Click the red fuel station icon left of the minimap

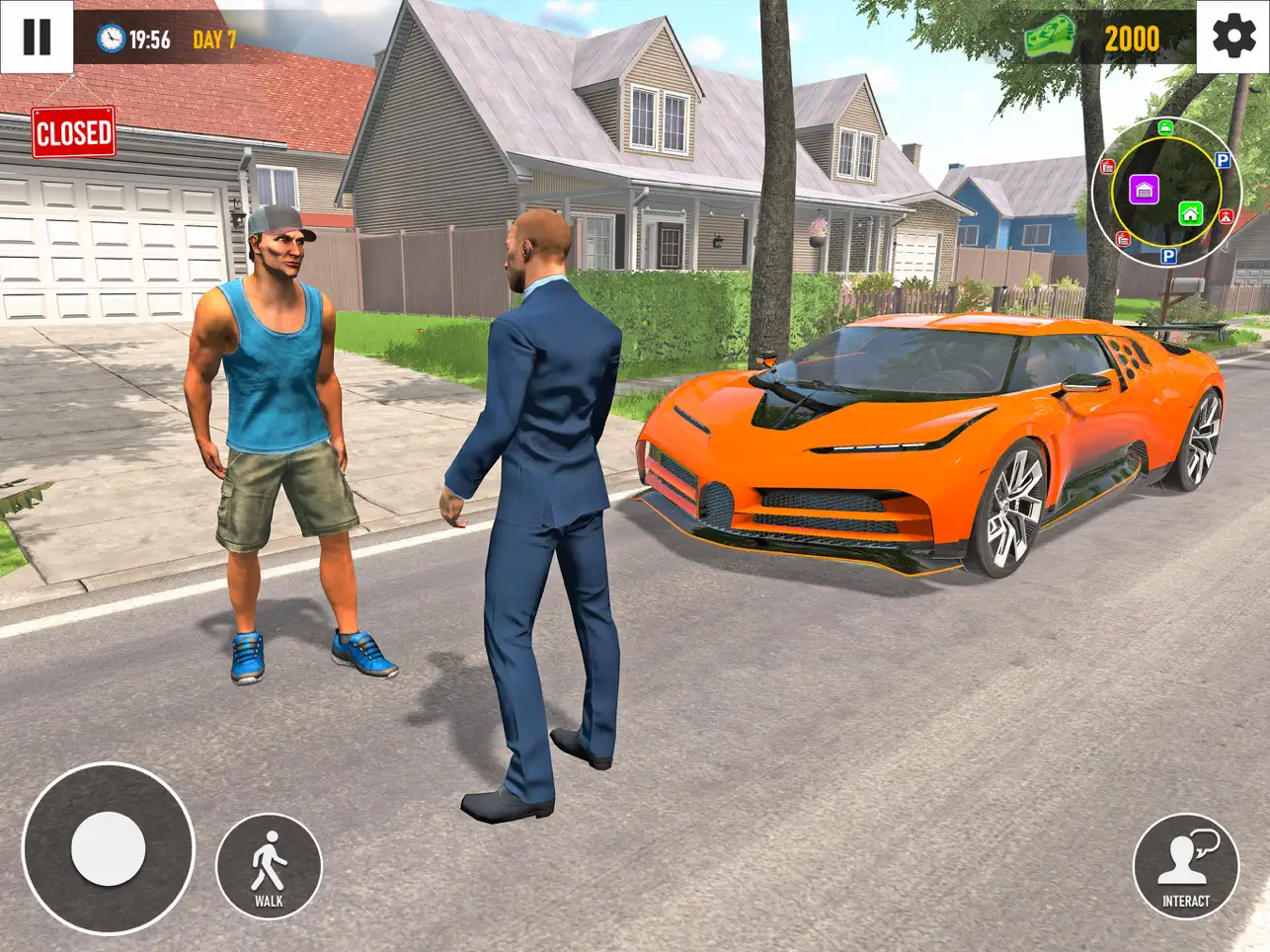(1108, 166)
